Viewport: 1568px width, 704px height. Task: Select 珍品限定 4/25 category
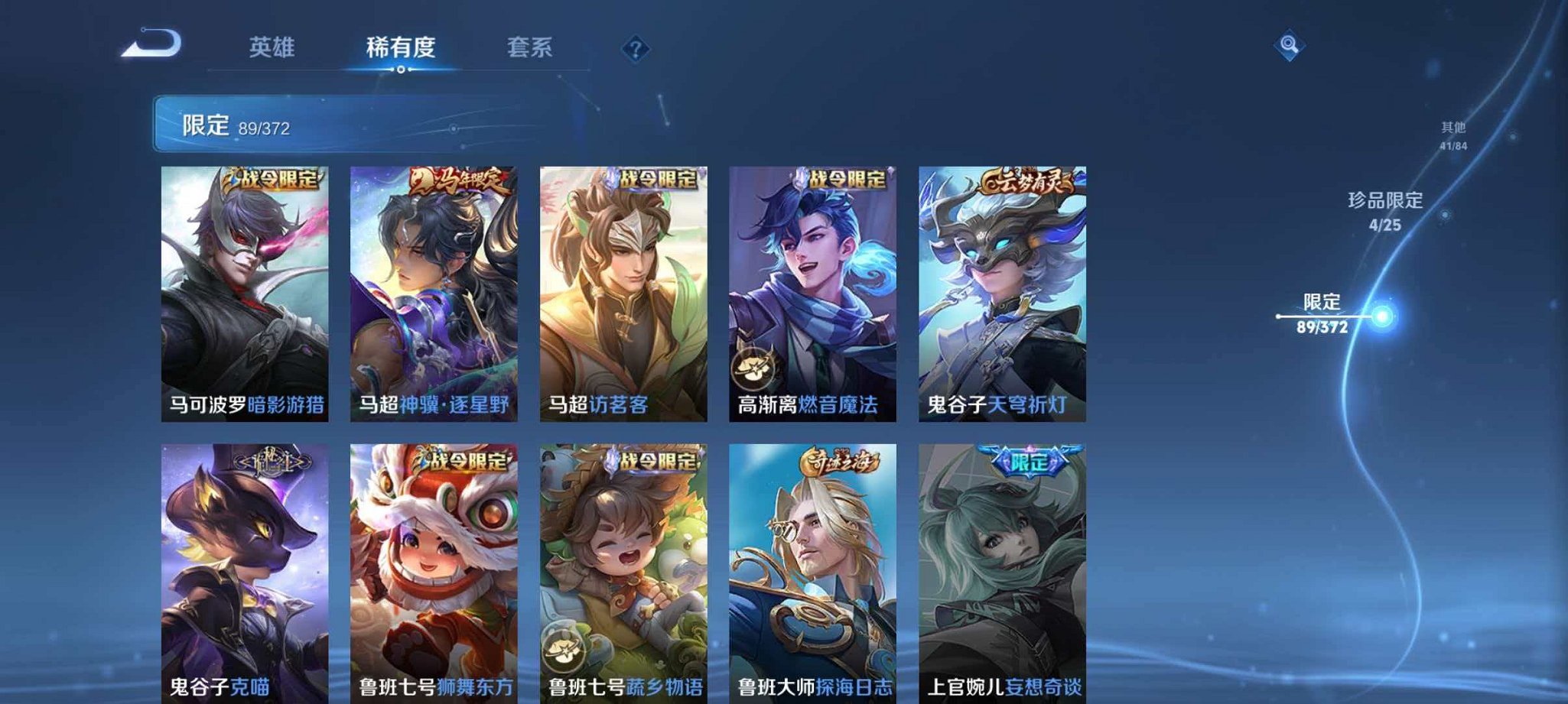tap(1386, 212)
